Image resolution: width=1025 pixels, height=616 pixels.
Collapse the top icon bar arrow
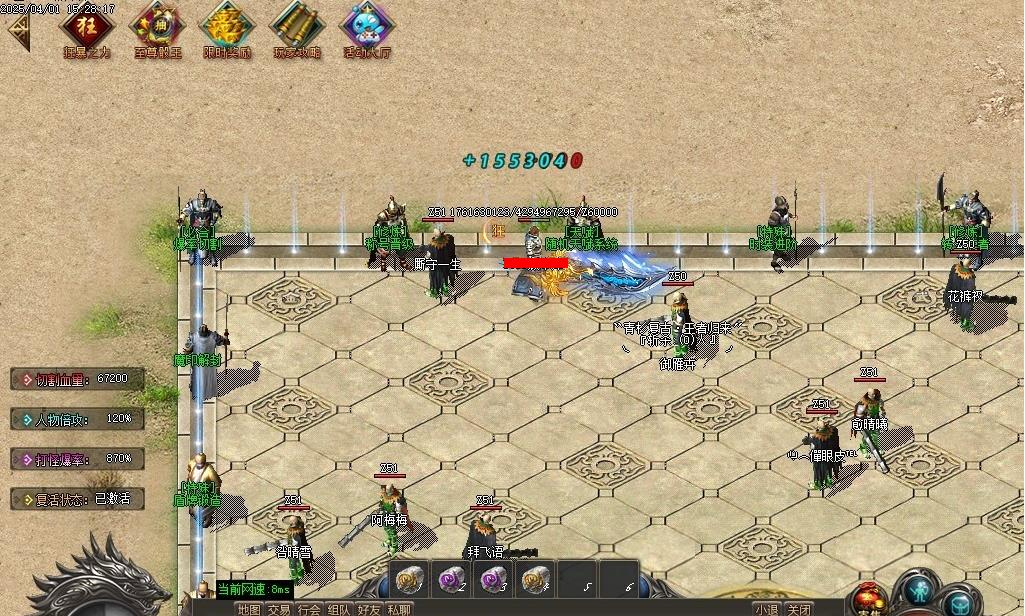17,32
